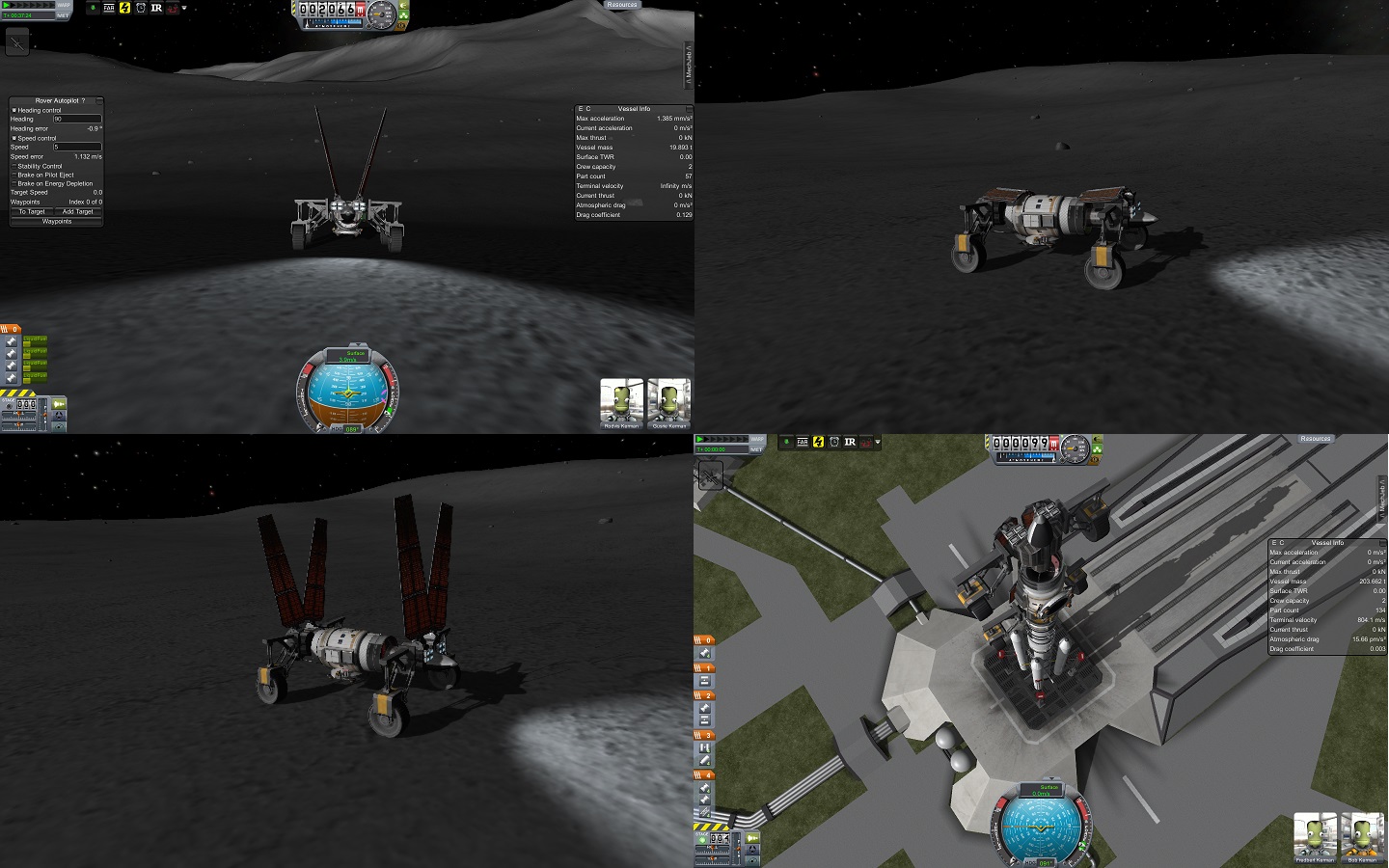Click the FAR aerodynamics toolbar icon
This screenshot has width=1389, height=868.
click(x=110, y=9)
